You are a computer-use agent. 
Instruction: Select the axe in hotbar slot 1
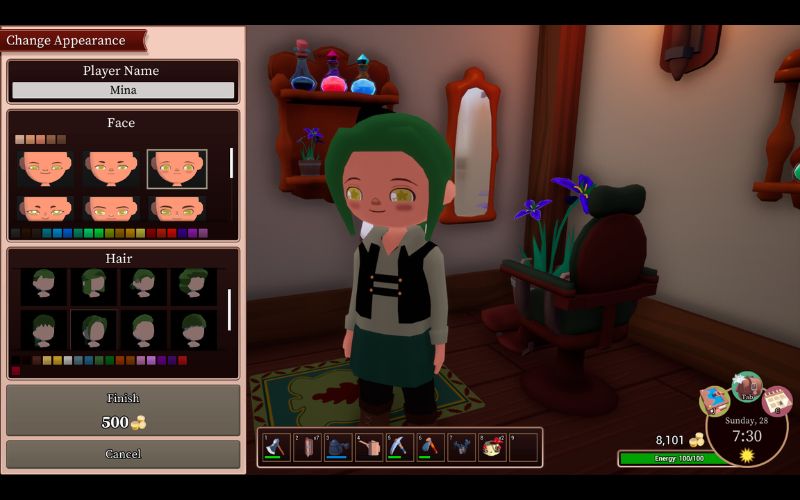[276, 447]
